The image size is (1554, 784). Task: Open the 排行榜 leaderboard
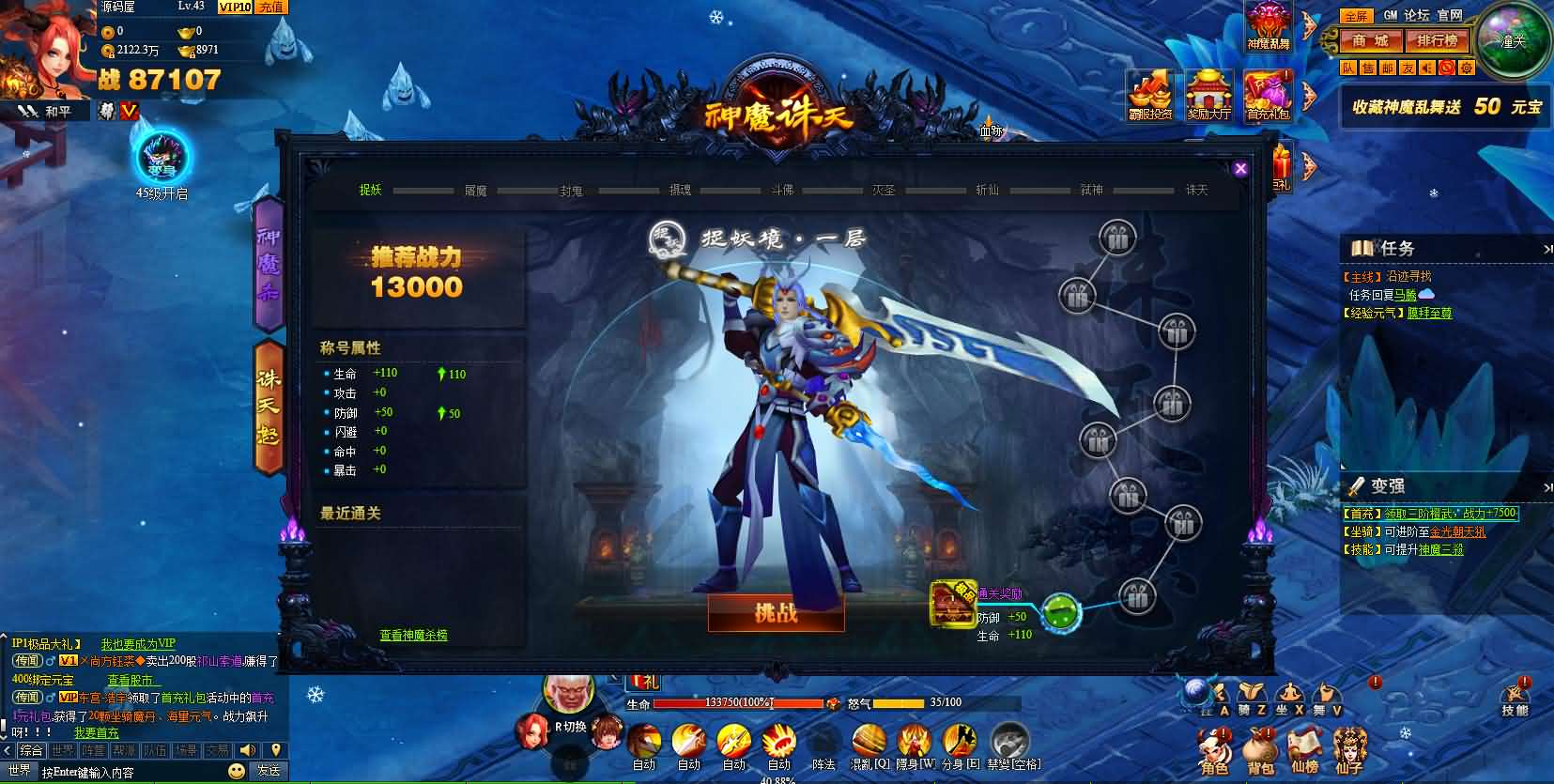(1437, 40)
